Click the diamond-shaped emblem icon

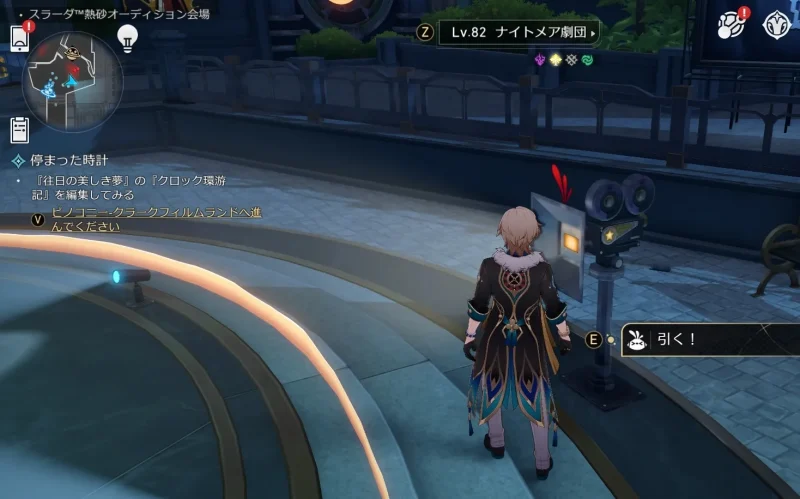tap(777, 25)
